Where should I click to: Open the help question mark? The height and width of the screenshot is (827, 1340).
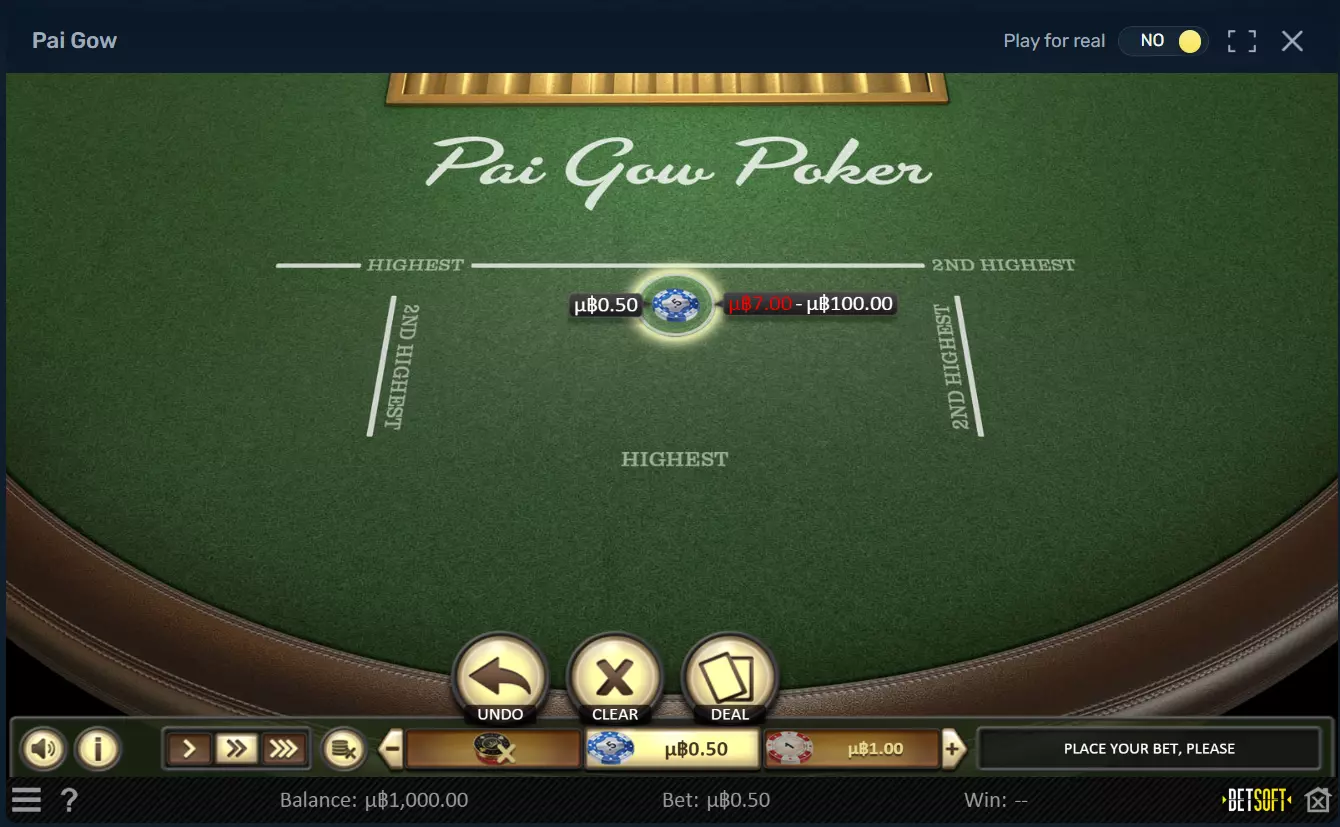pos(68,799)
